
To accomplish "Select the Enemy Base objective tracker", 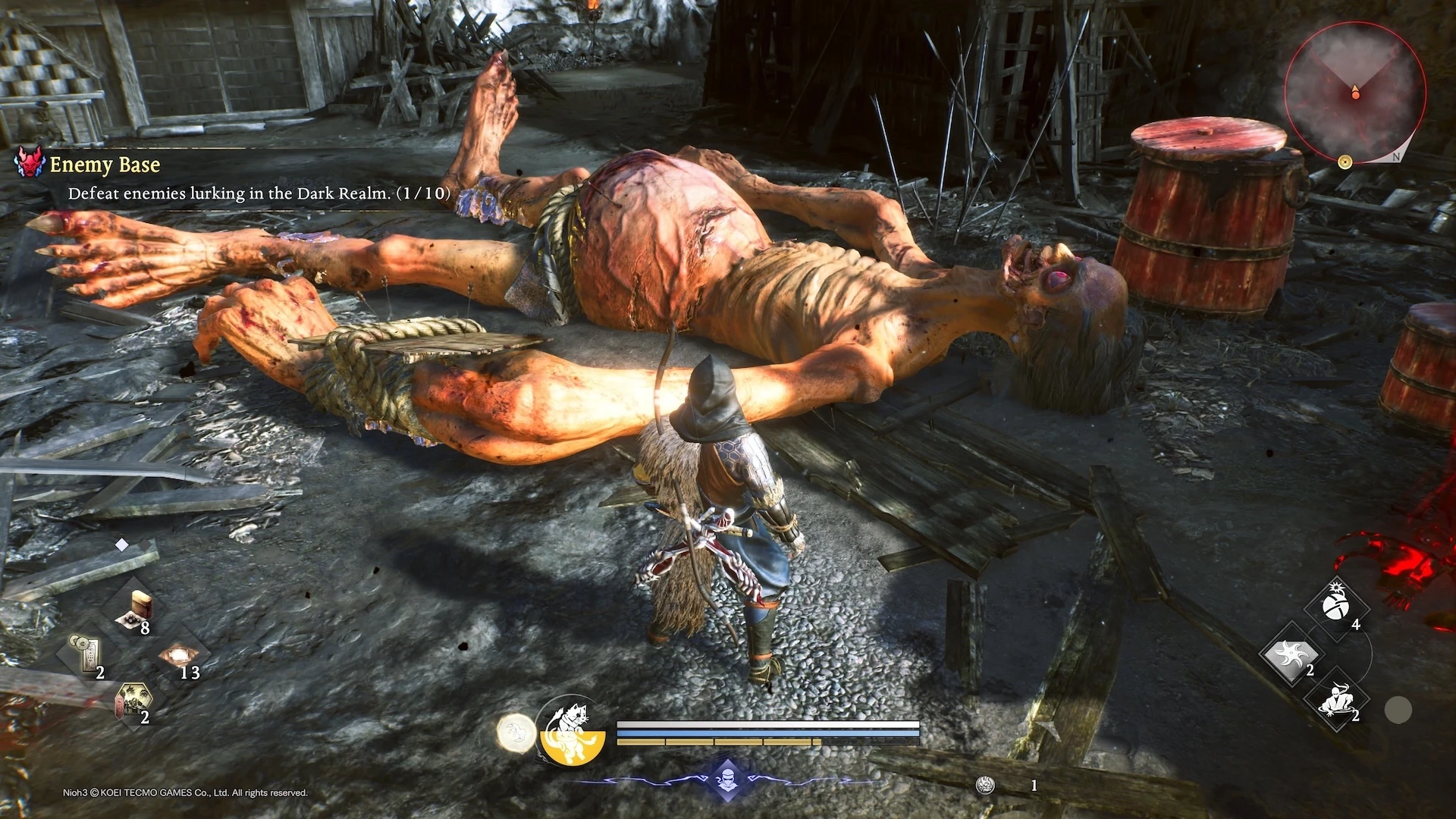I will coord(105,165).
